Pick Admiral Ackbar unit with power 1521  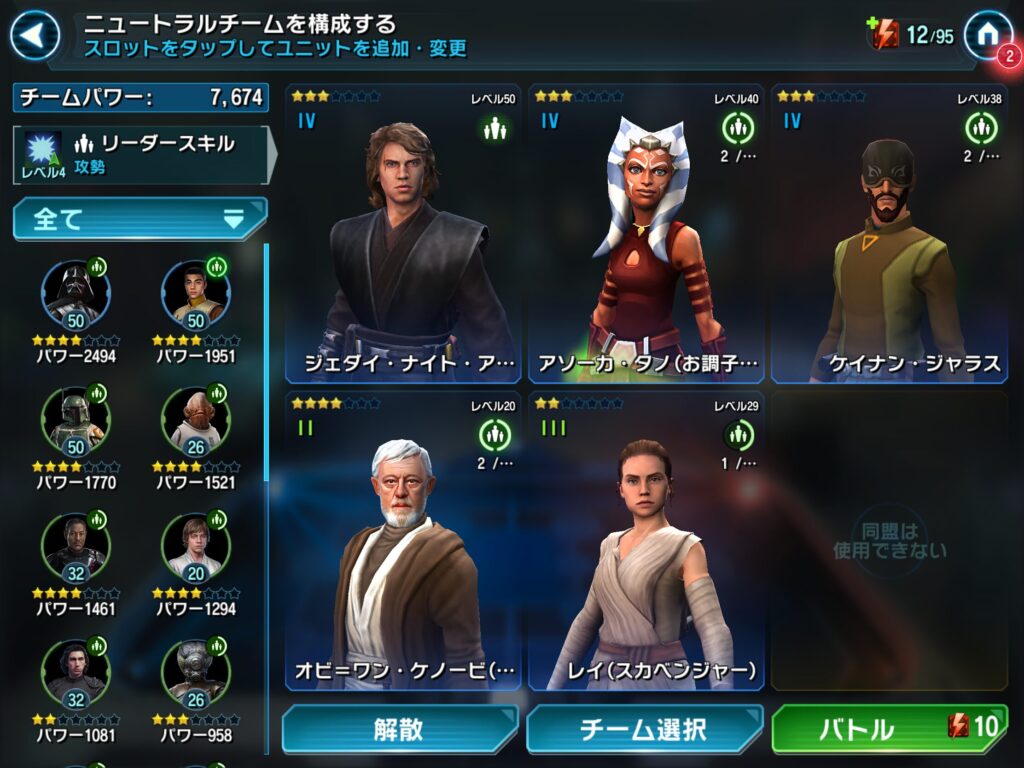pos(196,420)
